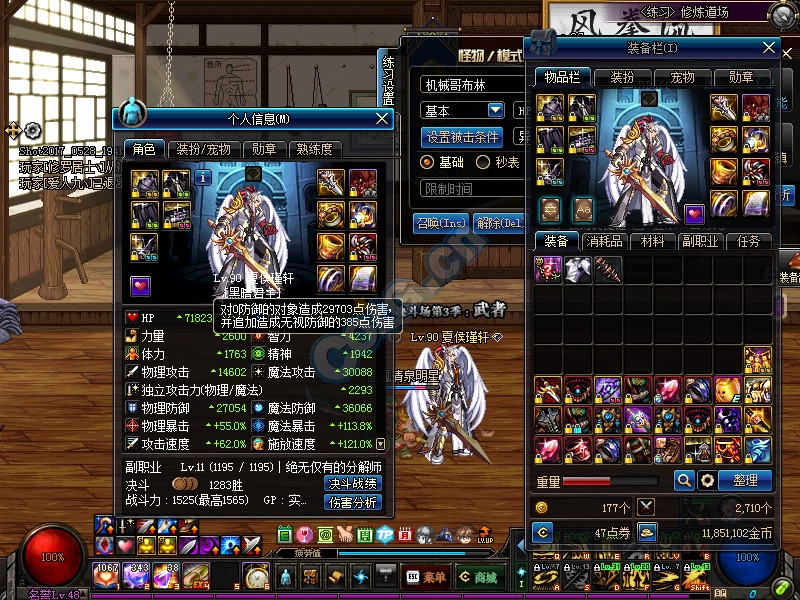Open the 伤害分析 damage analysis
This screenshot has width=800, height=600.
pos(353,502)
